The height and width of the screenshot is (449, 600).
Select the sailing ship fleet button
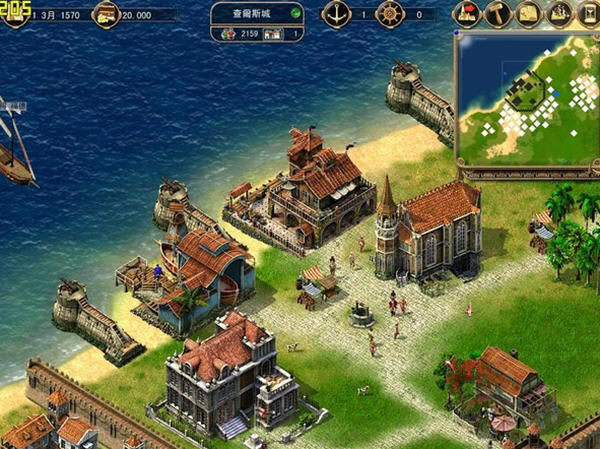click(558, 14)
